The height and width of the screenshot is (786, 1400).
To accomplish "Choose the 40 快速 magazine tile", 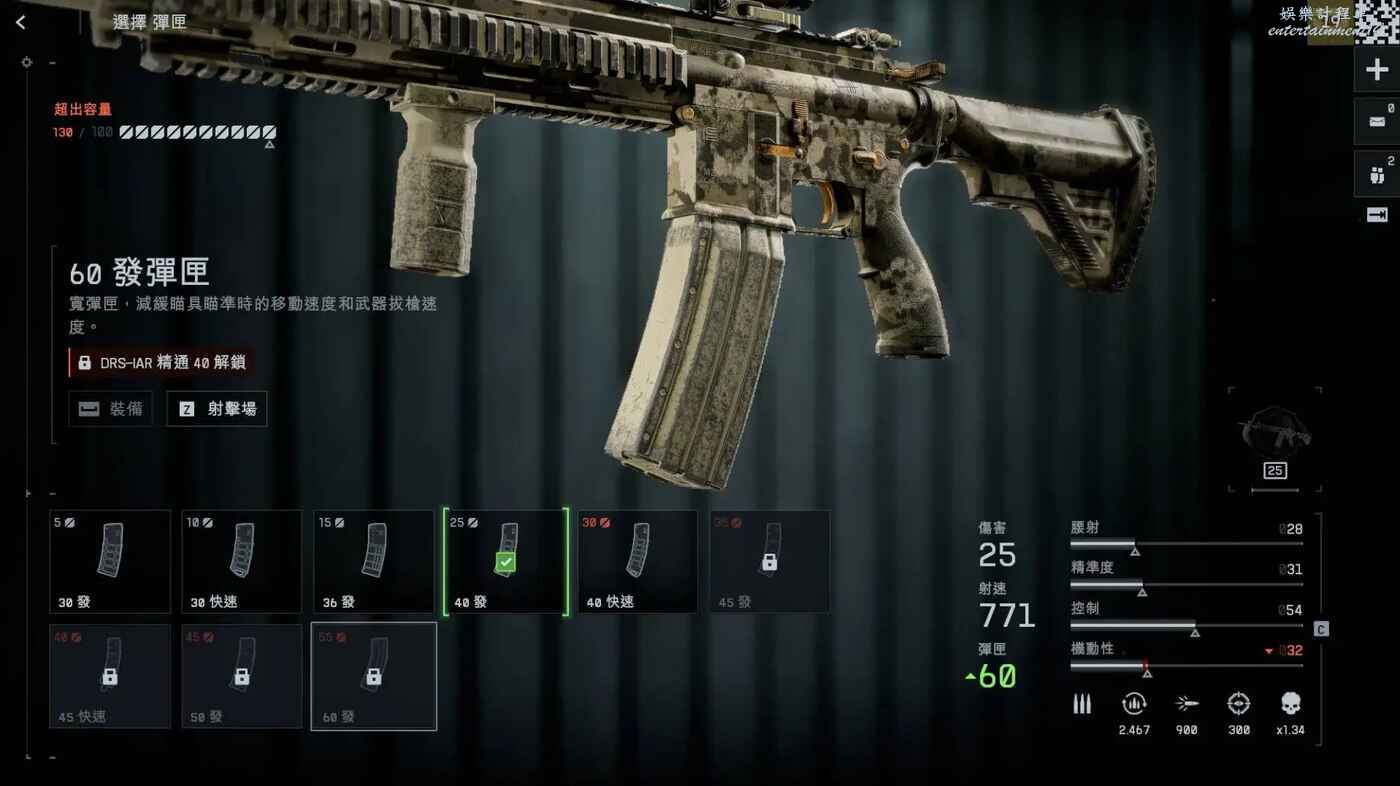I will [638, 561].
